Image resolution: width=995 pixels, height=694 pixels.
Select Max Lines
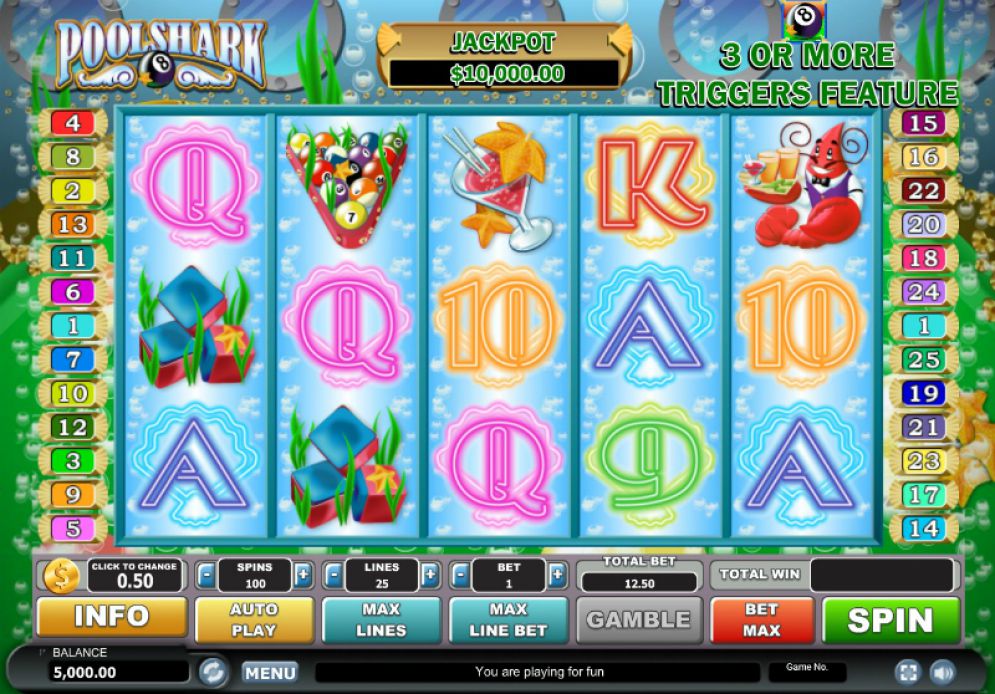click(381, 620)
